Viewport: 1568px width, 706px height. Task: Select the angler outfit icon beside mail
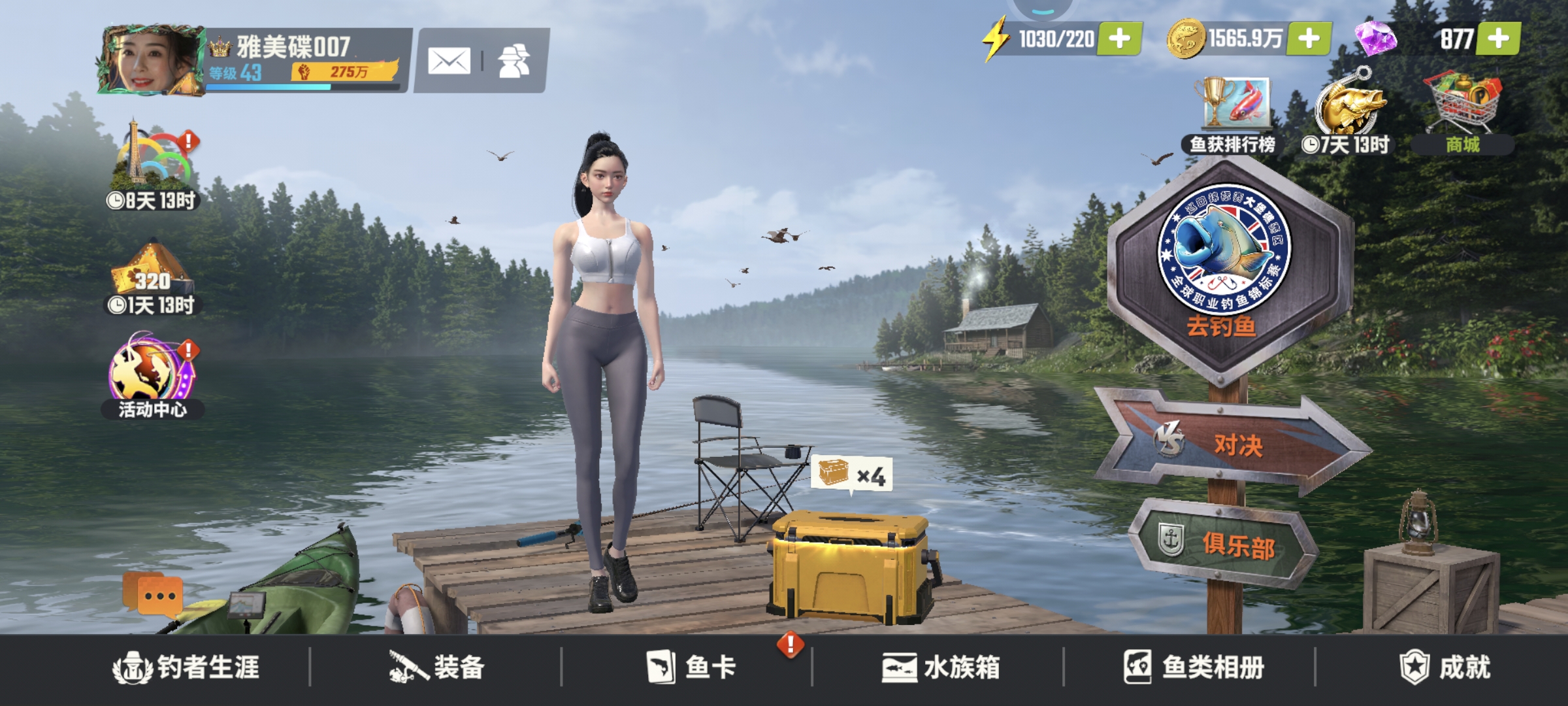click(514, 59)
